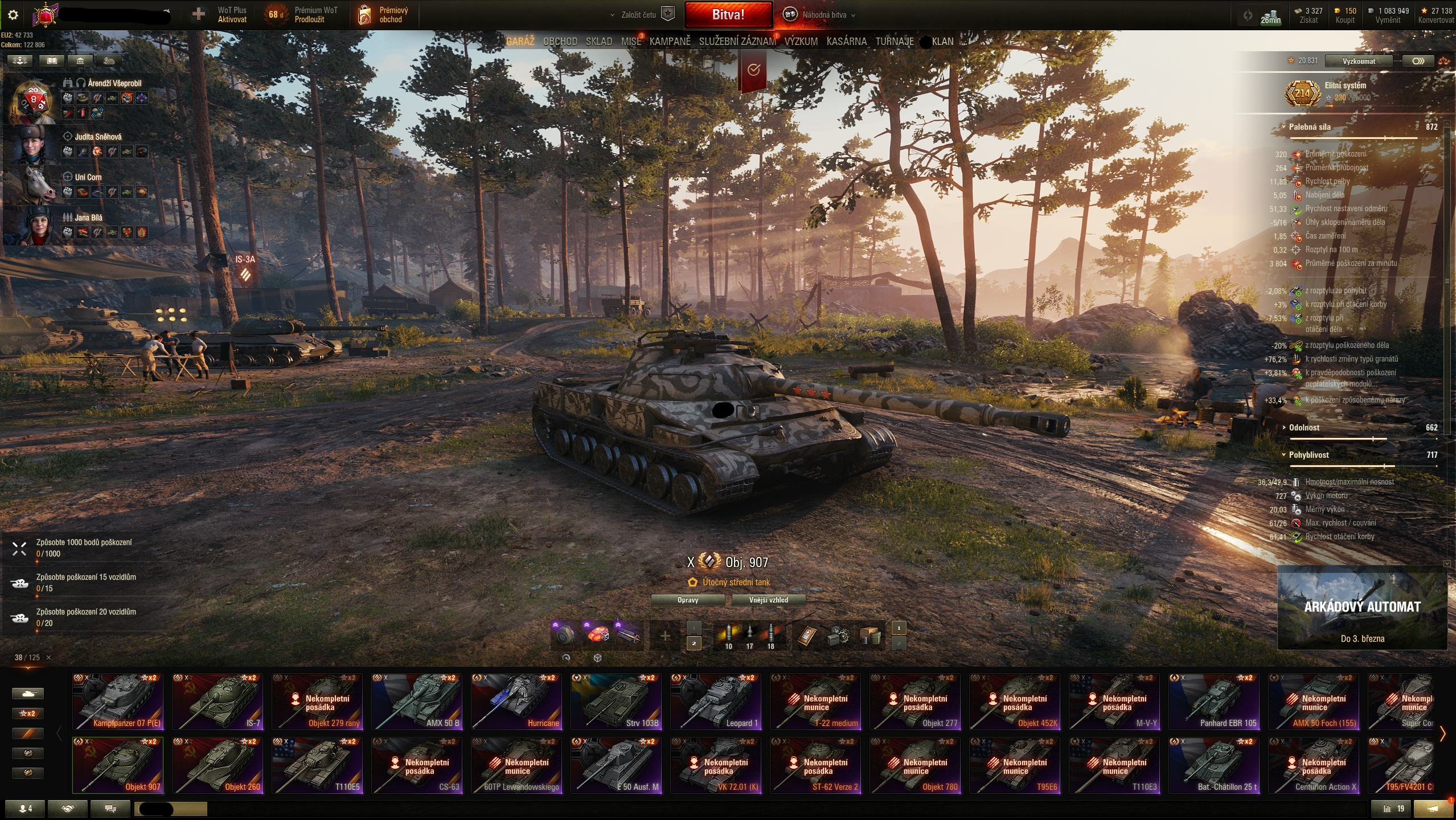Open the settings gear icon
1456x820 pixels.
pyautogui.click(x=13, y=15)
